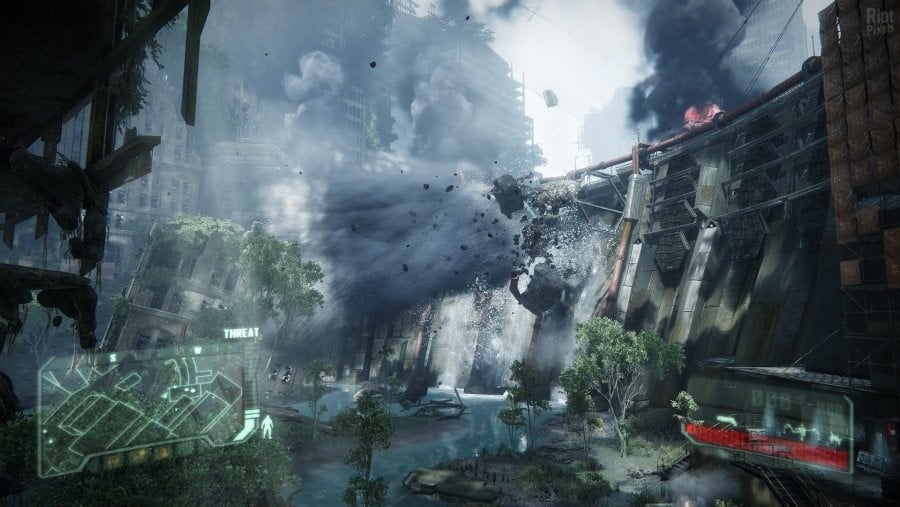Click the THREAT indicator label
The image size is (900, 507).
click(241, 334)
